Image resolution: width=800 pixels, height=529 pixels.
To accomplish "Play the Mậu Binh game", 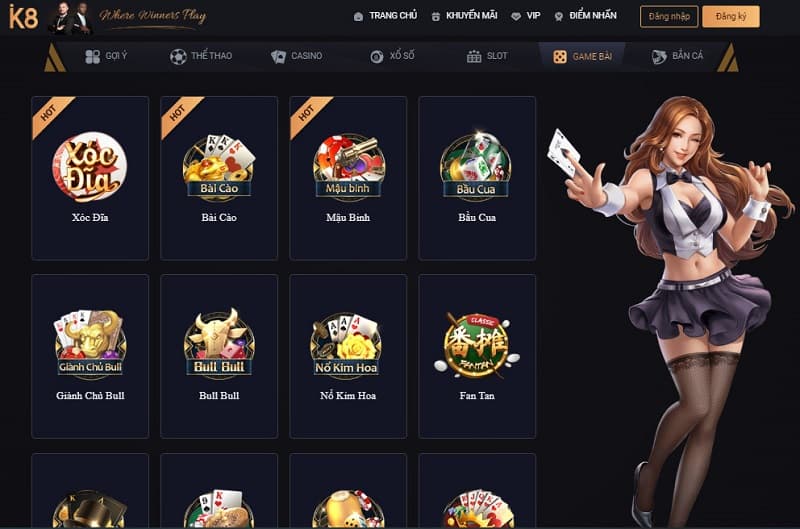I will point(348,177).
